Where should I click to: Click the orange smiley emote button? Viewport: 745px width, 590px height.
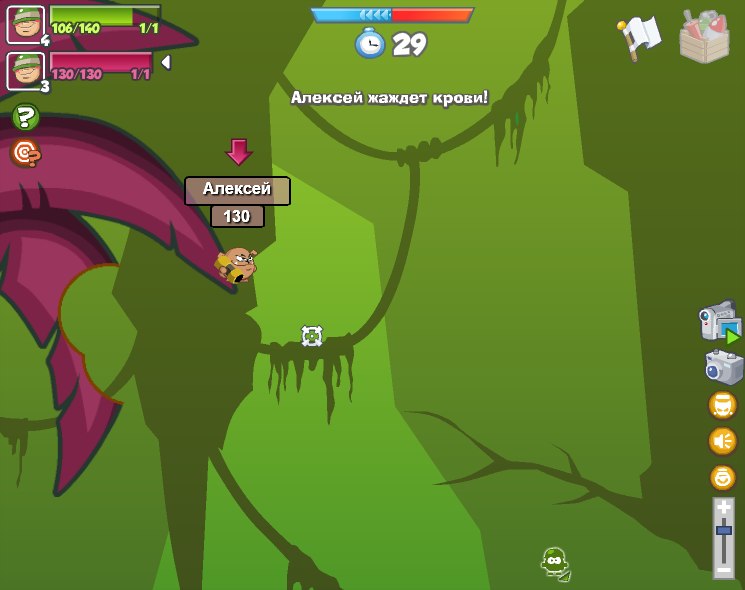(x=722, y=477)
